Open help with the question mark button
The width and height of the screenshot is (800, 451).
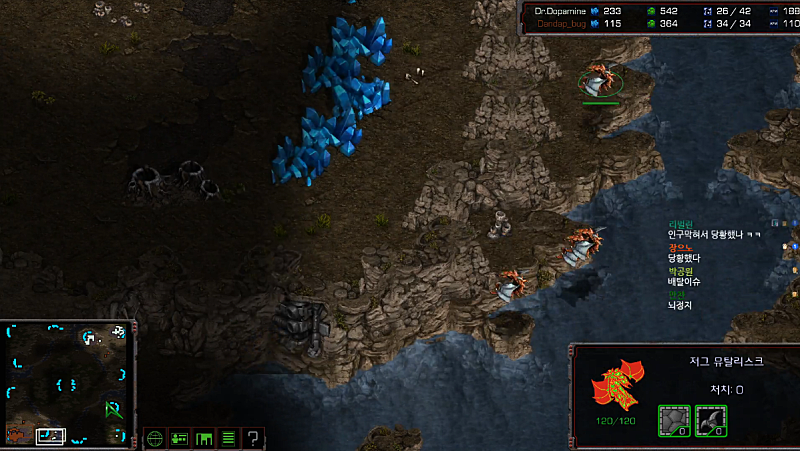253,438
